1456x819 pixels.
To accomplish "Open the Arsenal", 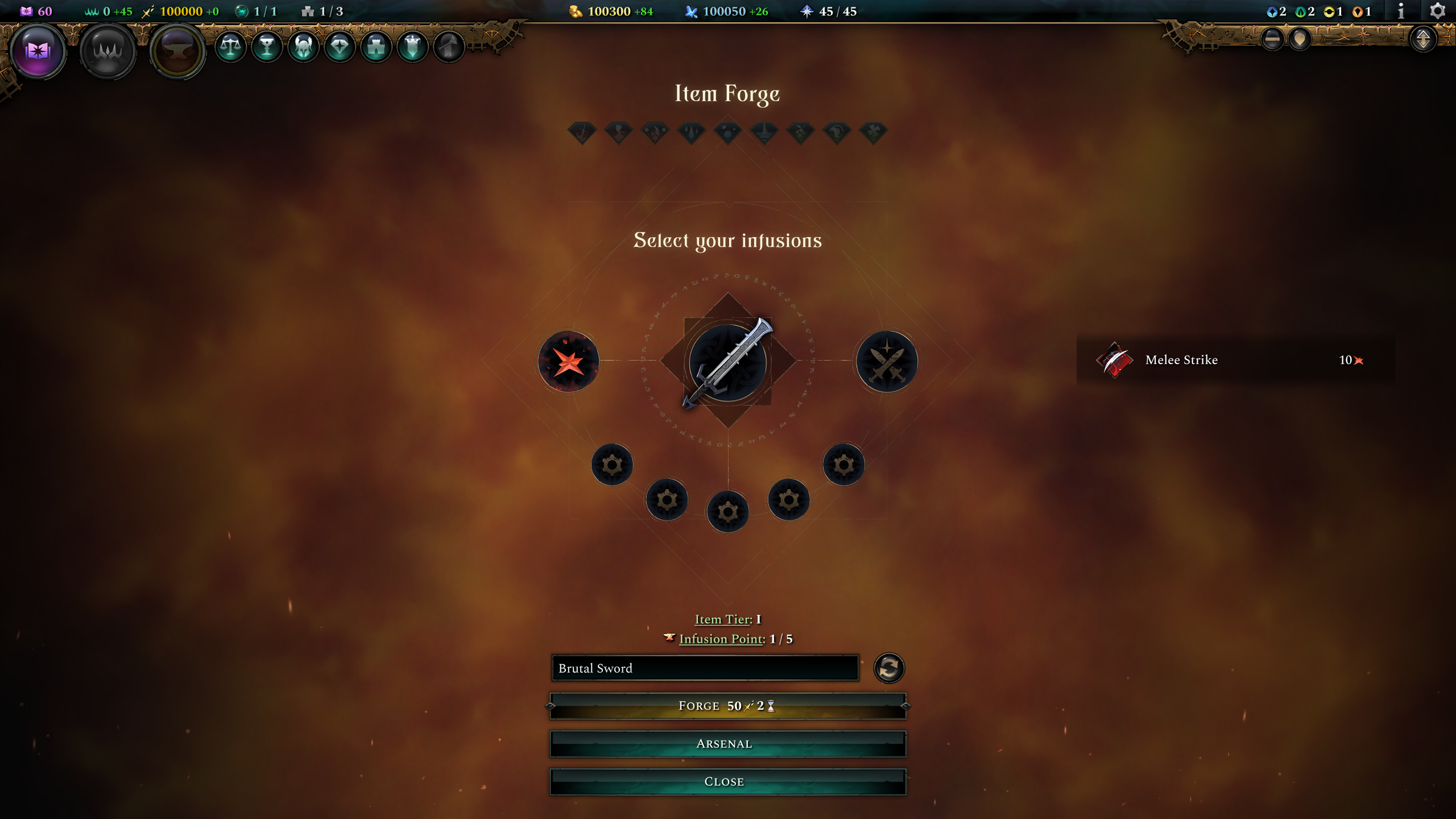I will tap(727, 744).
